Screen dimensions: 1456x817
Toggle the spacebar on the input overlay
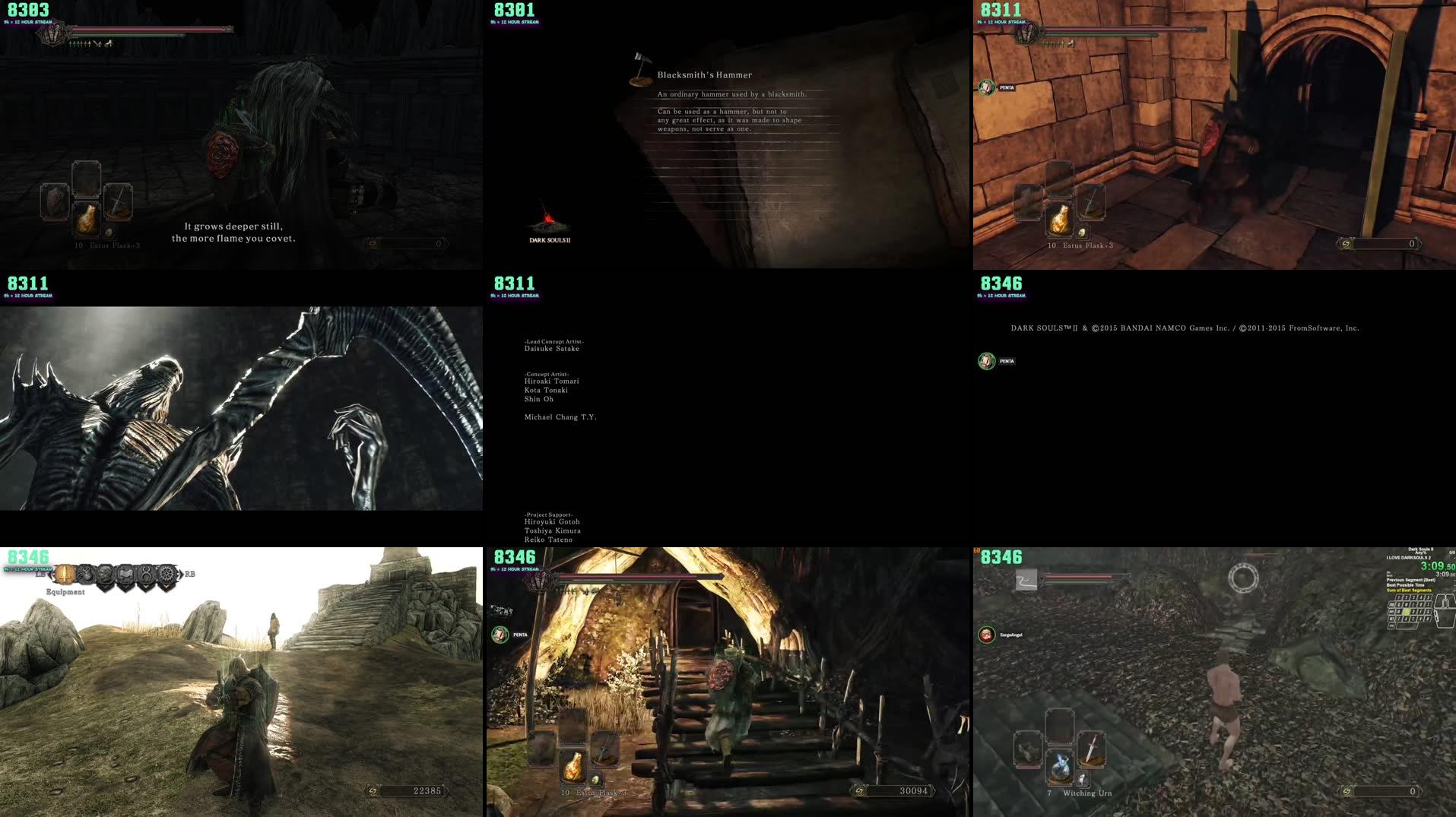[x=1407, y=625]
